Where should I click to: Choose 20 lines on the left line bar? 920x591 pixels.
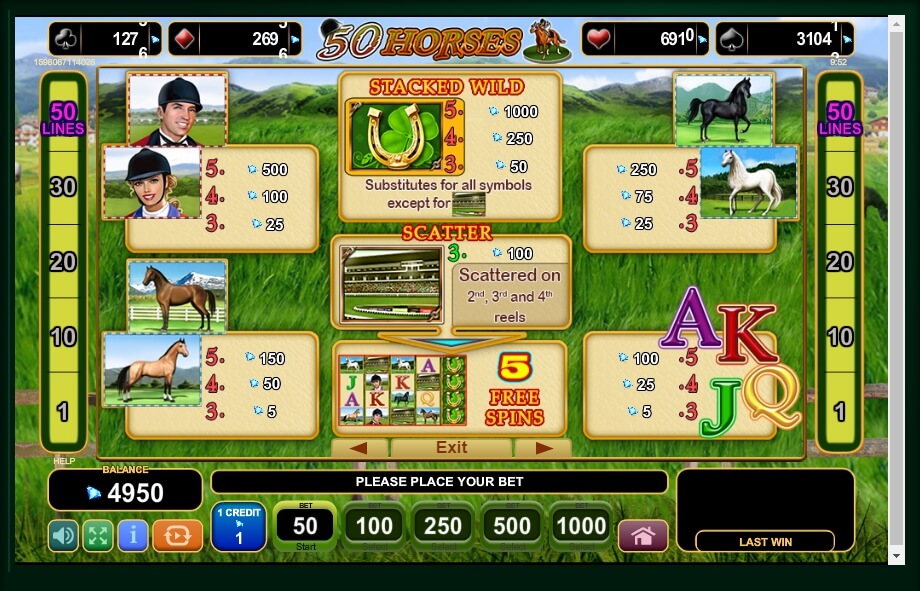pyautogui.click(x=63, y=262)
